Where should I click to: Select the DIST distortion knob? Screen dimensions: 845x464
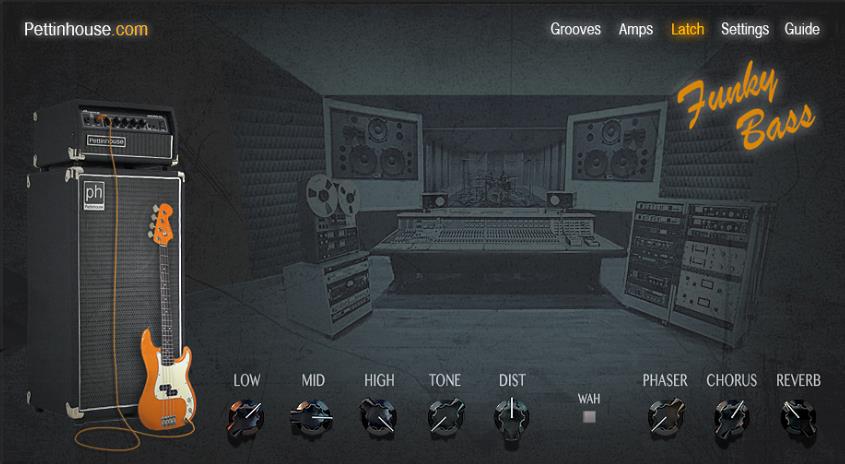(512, 414)
